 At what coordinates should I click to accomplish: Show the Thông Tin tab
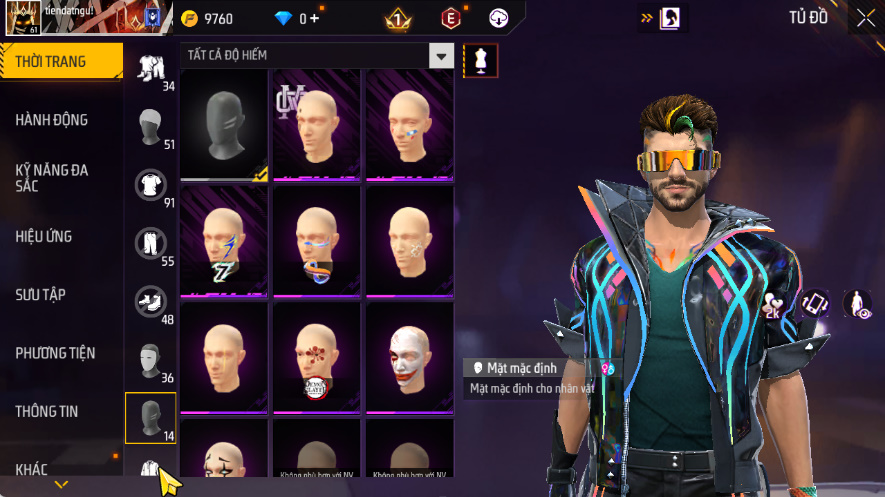coord(47,411)
